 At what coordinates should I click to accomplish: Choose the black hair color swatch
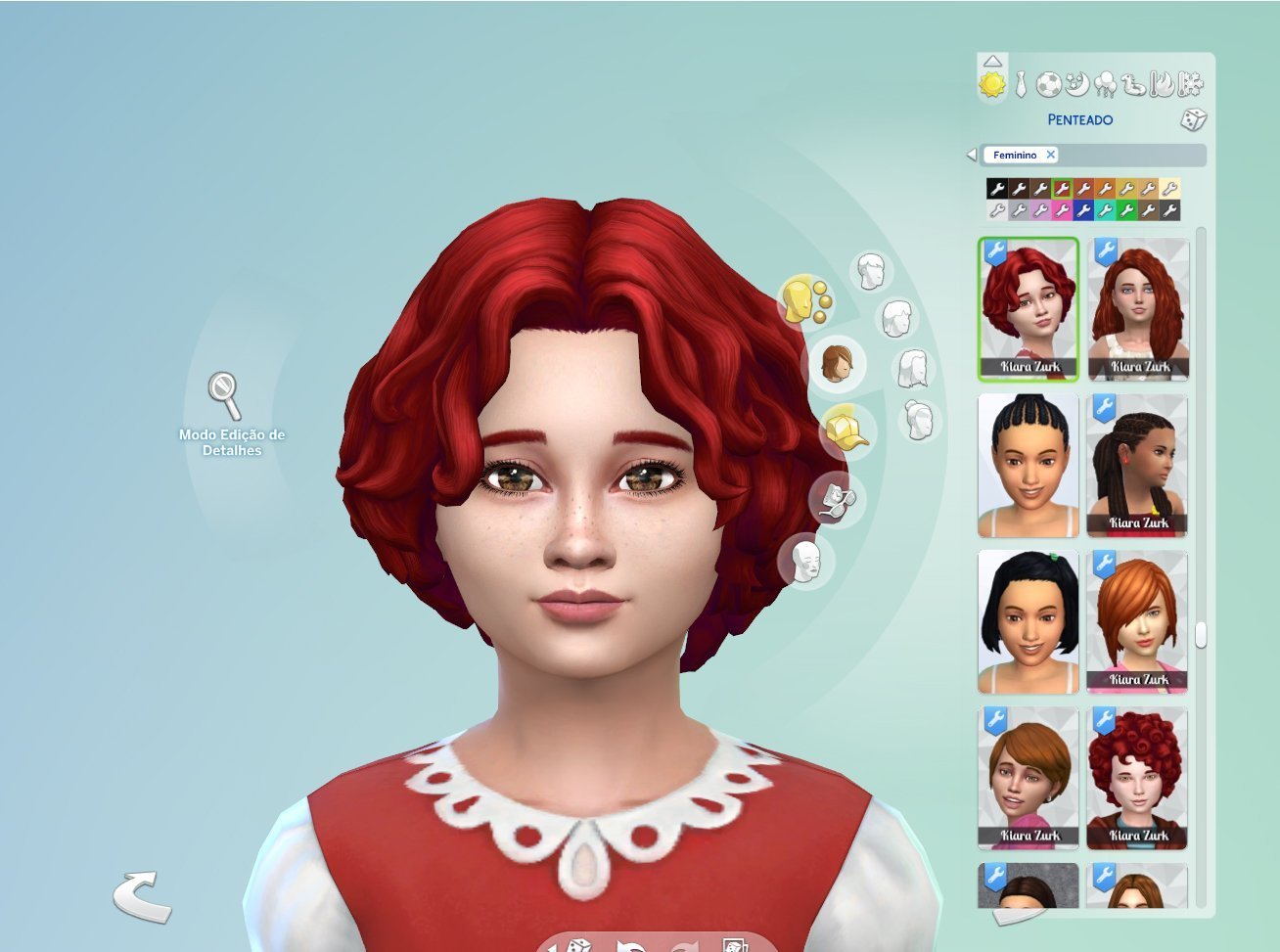pyautogui.click(x=997, y=189)
